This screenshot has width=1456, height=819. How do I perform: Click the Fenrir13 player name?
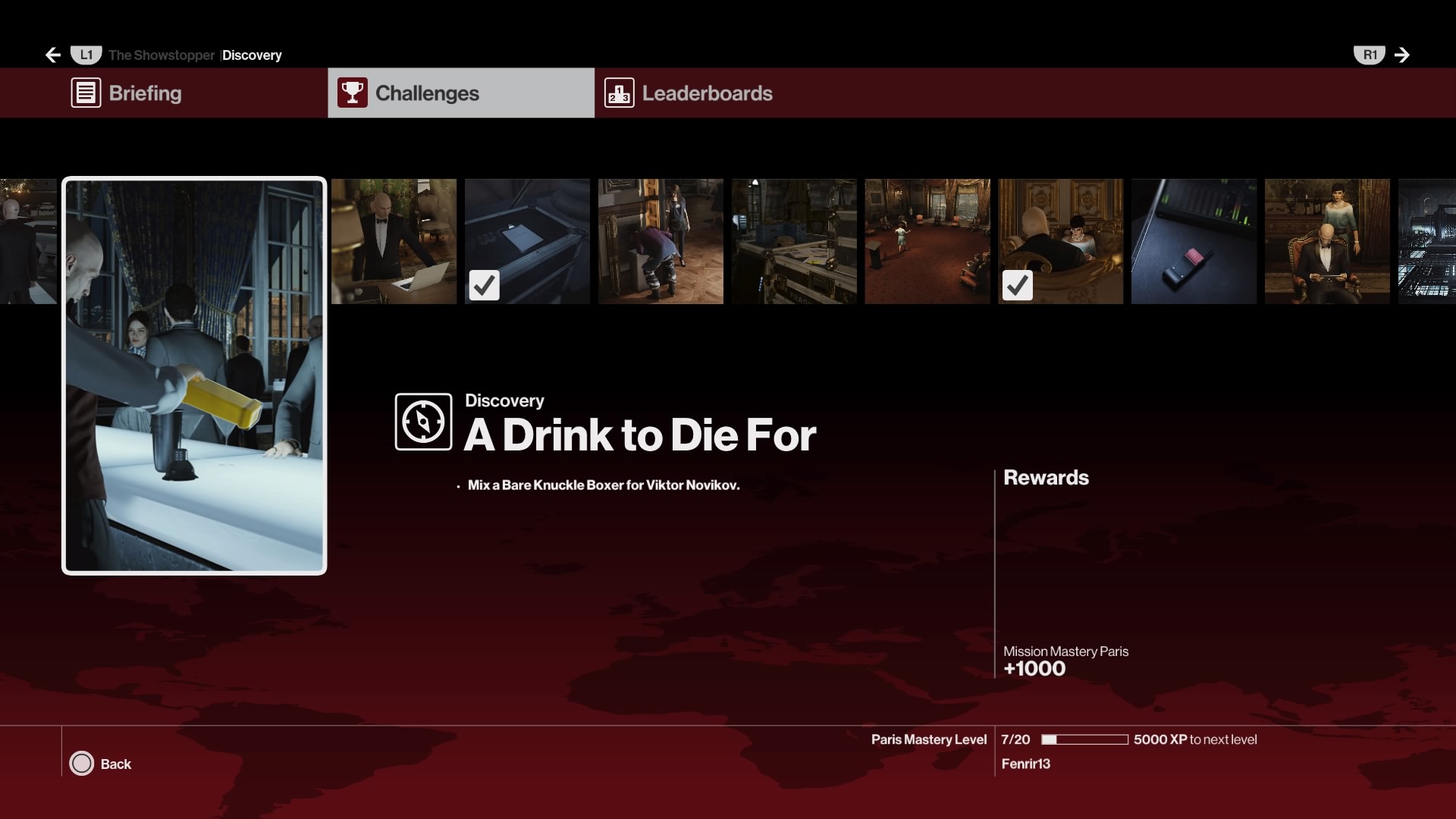pos(1025,764)
